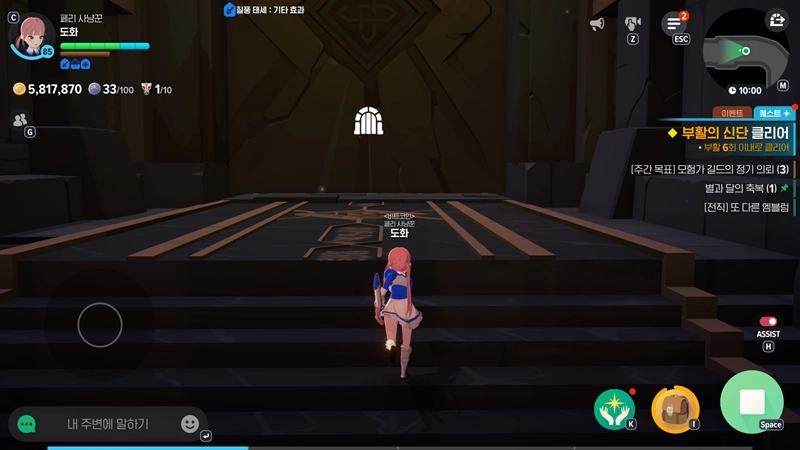Viewport: 800px width, 450px height.
Task: Tap the large green jump button
Action: coord(752,402)
